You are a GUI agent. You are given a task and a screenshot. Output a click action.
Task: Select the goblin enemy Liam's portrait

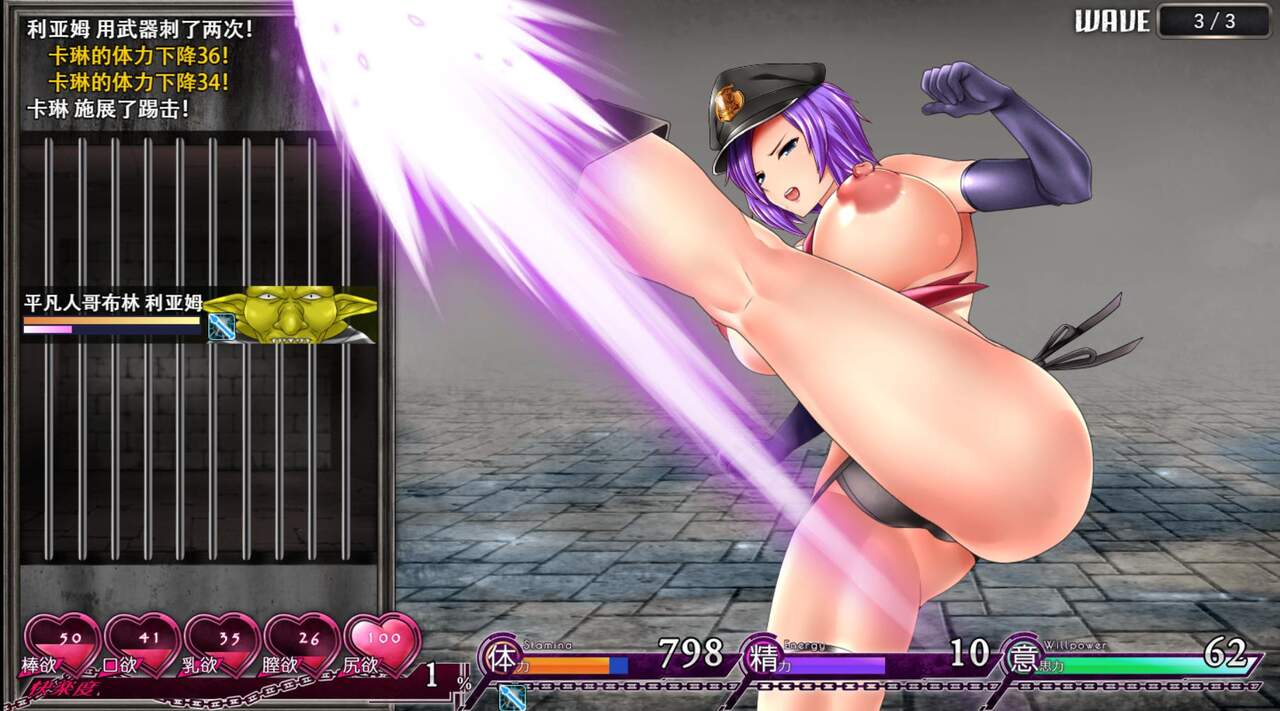290,316
